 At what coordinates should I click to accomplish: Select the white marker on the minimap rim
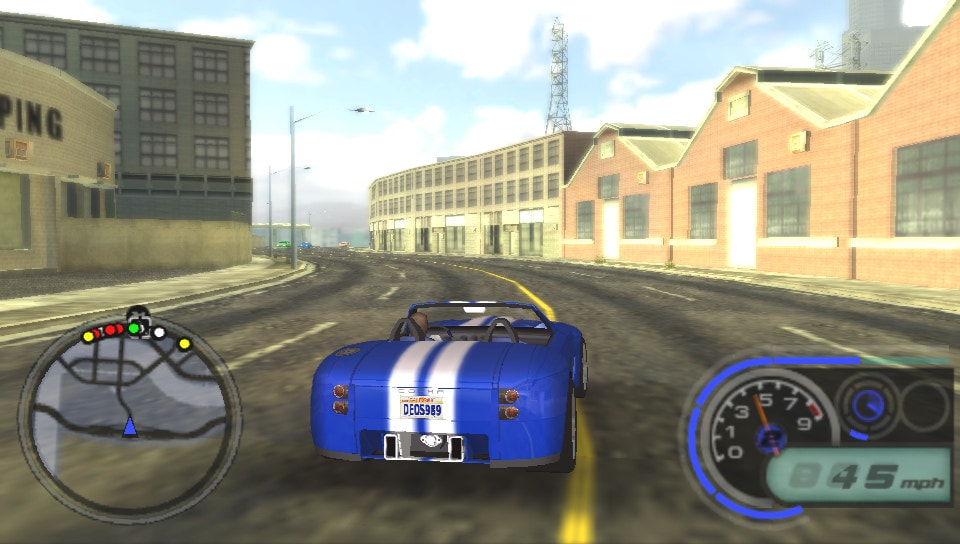[159, 332]
